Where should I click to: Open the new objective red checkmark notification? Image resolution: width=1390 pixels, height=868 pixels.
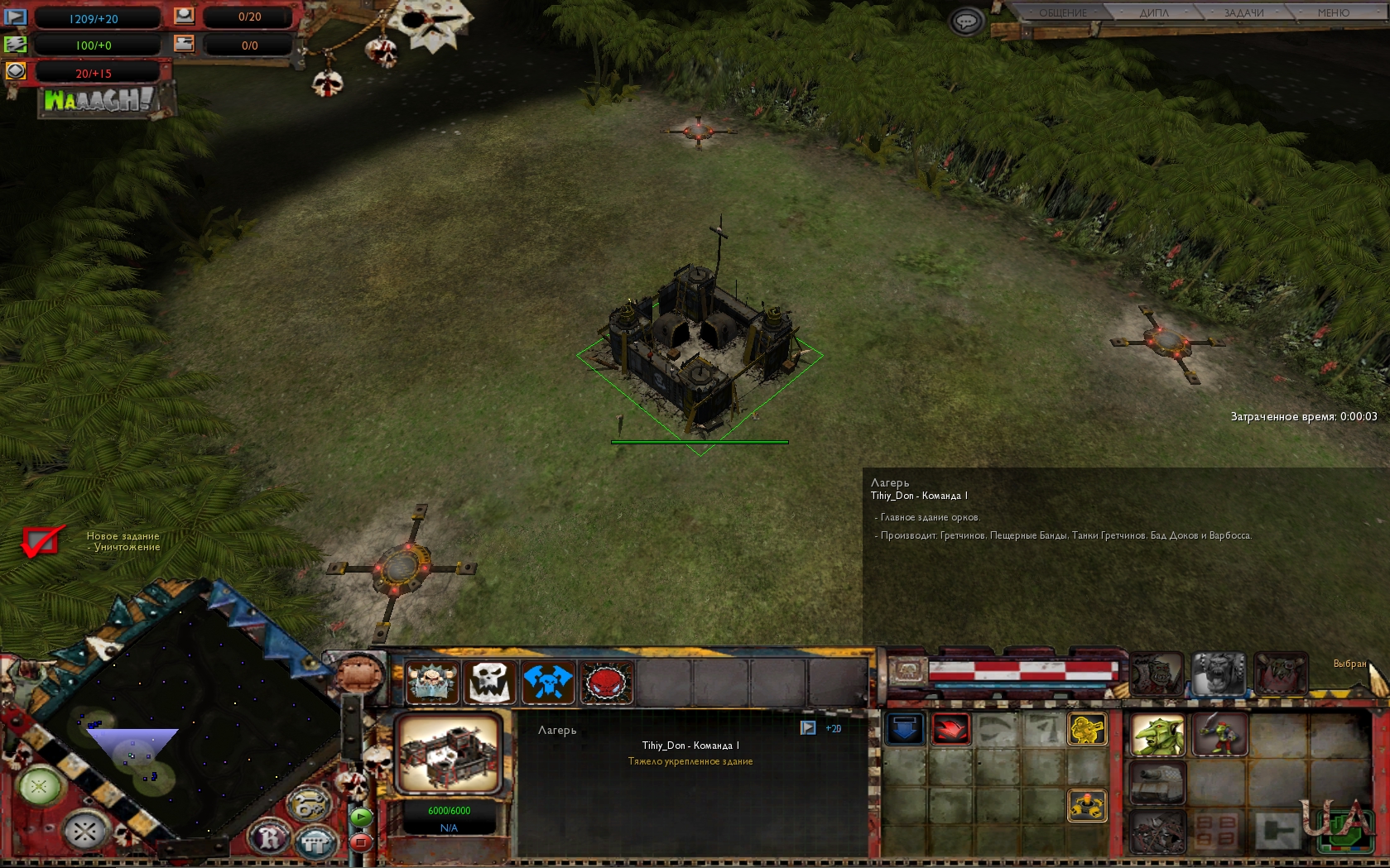coord(41,542)
